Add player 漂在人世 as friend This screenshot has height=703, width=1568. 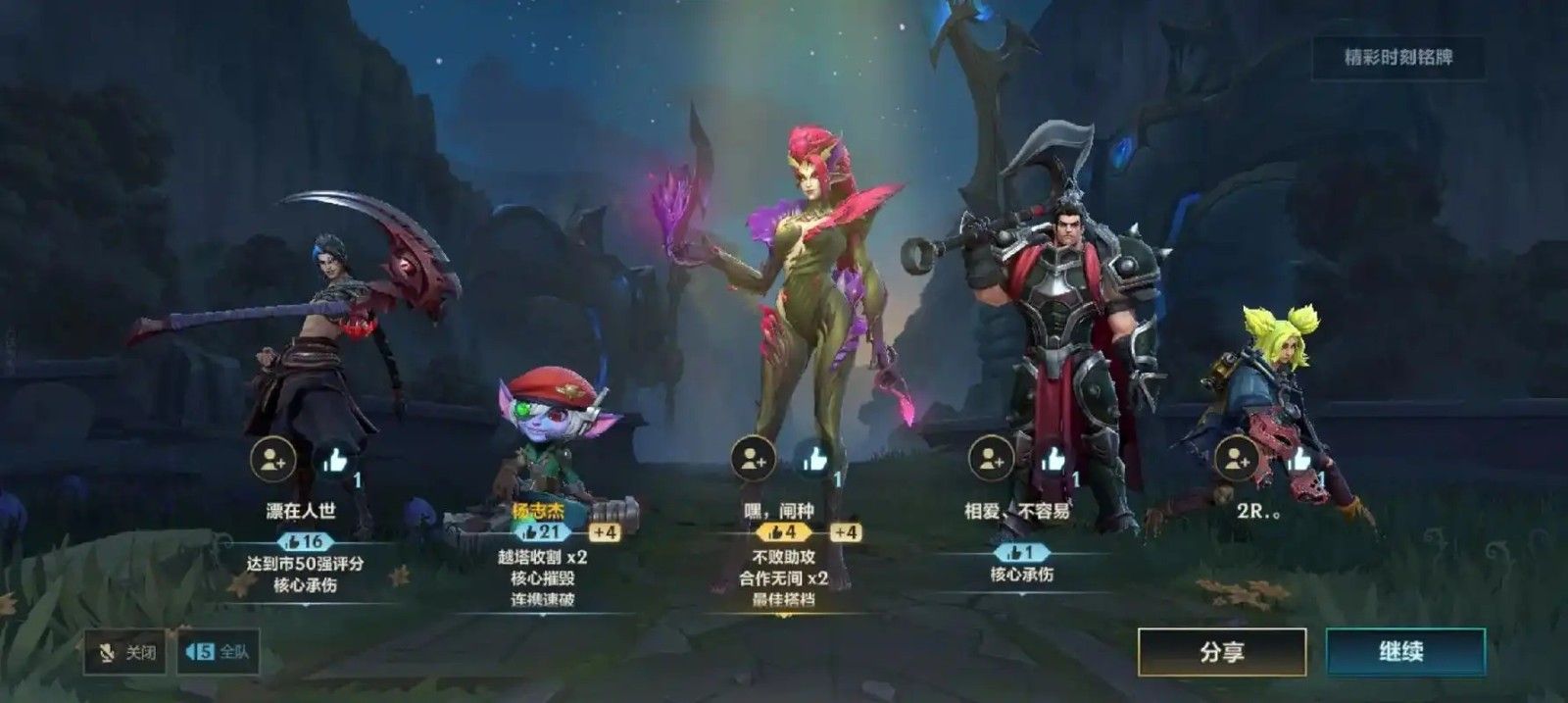[273, 459]
